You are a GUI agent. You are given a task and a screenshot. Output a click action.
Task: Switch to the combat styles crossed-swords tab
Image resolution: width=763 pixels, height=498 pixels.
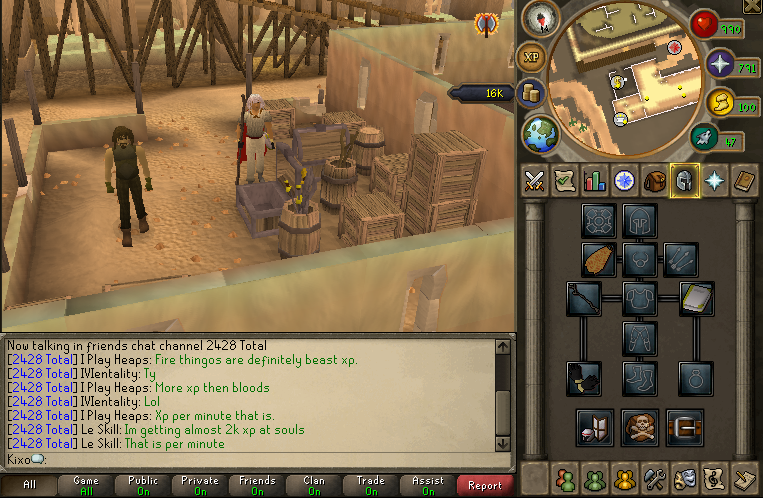(534, 181)
